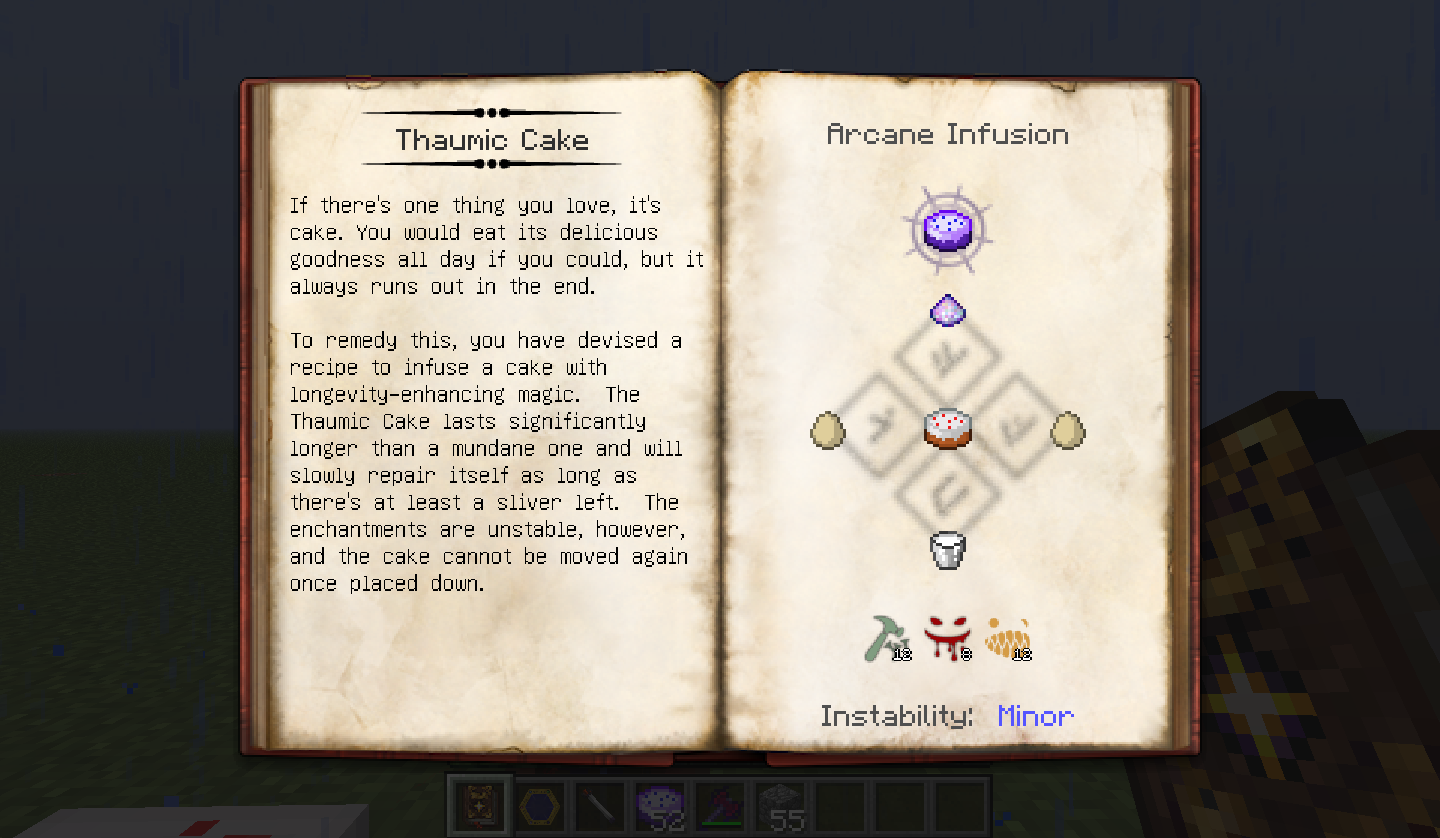
Task: Click the Thaumic Cake result icon in the recipe
Action: pyautogui.click(x=946, y=229)
